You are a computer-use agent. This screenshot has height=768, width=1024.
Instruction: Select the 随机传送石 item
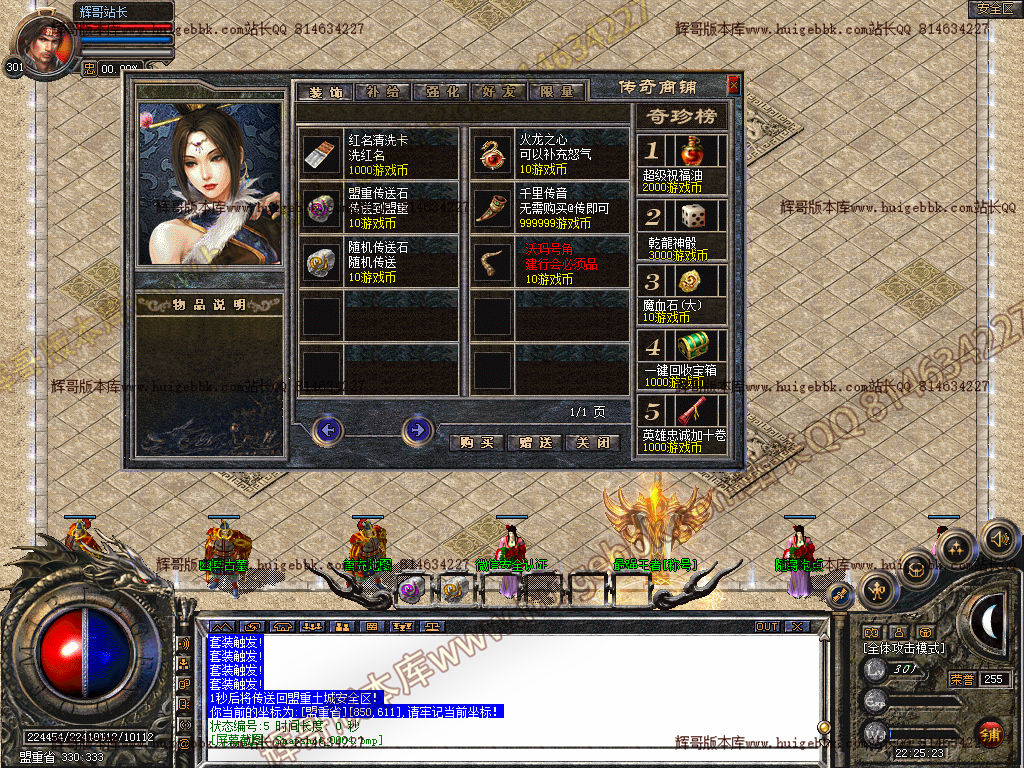[x=322, y=261]
